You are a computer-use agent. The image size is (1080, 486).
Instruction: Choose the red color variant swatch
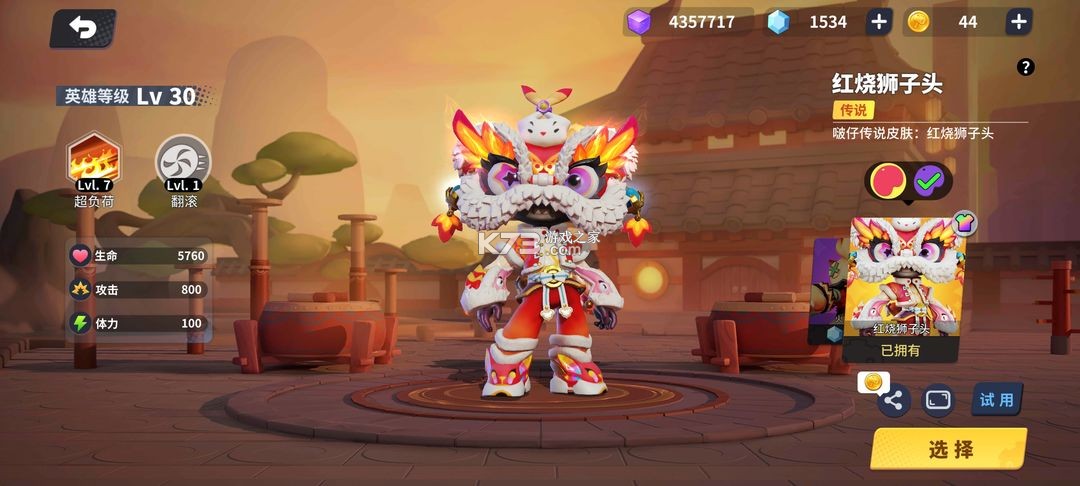pos(889,181)
